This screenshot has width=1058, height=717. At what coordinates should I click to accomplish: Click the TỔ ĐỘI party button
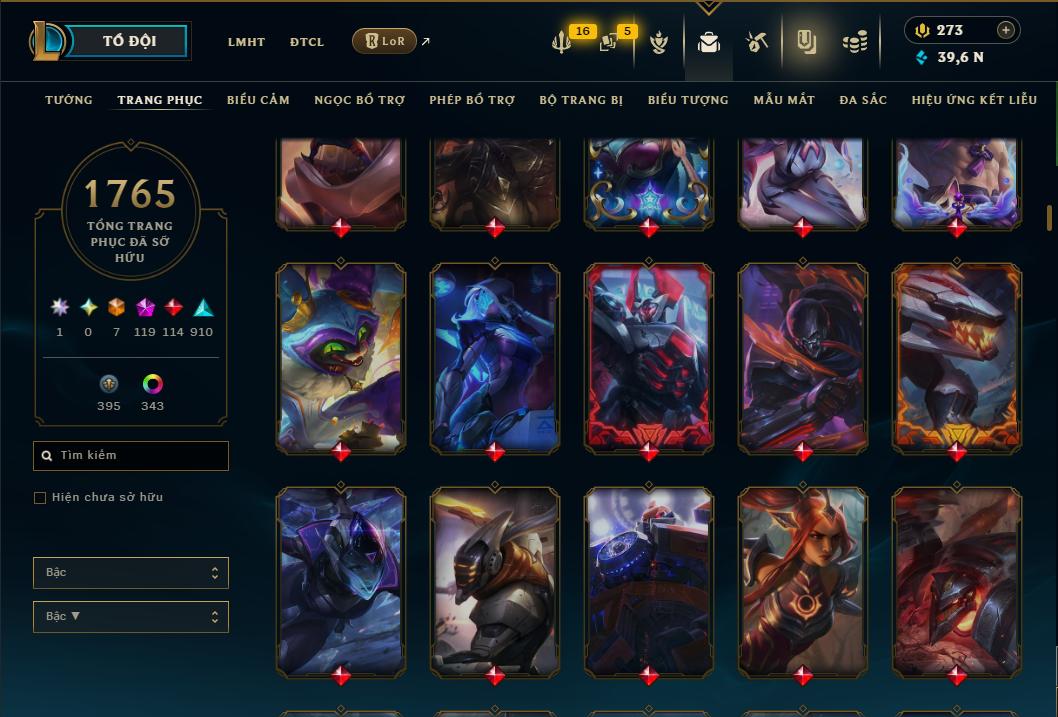coord(129,41)
